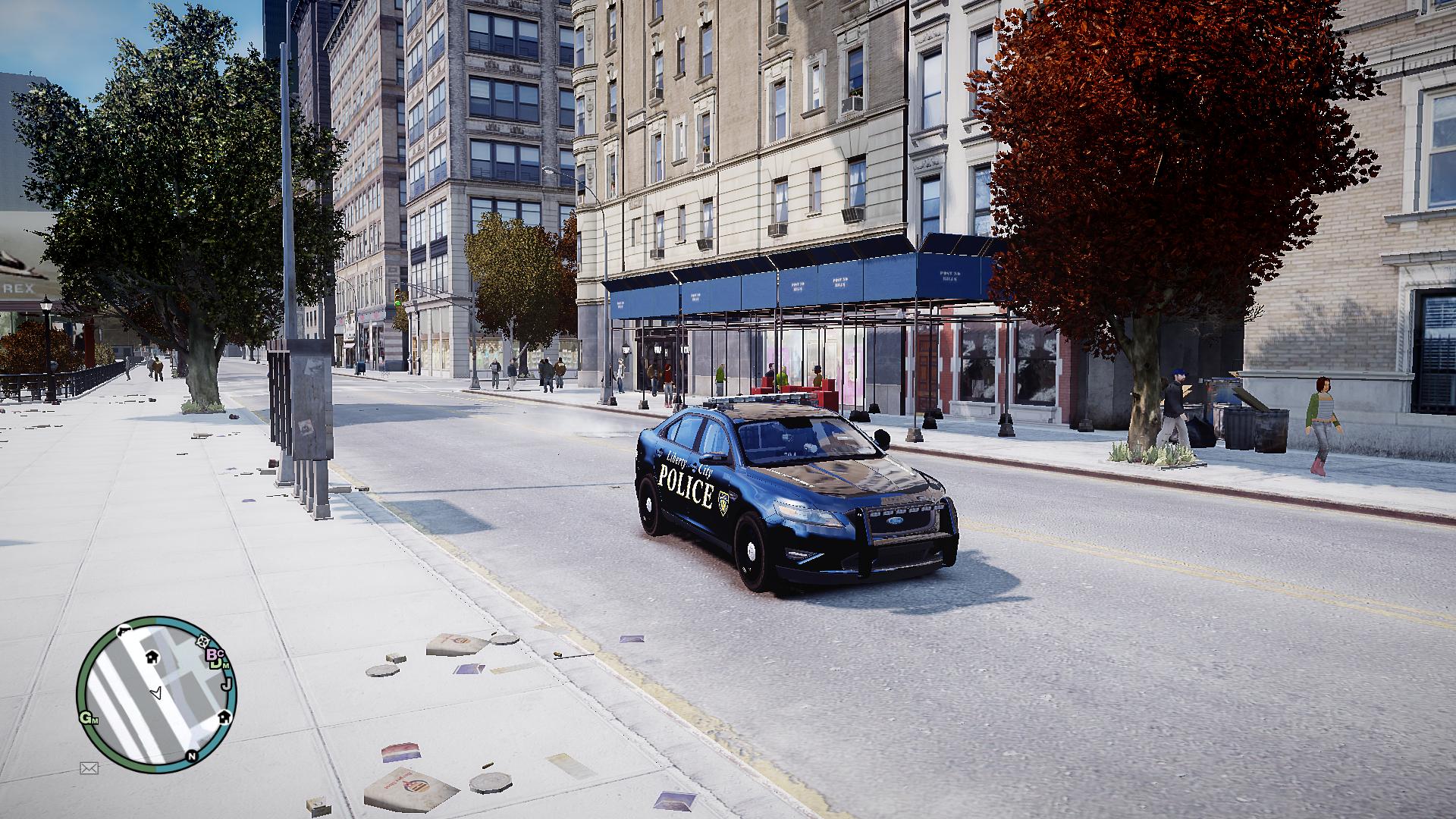This screenshot has height=819, width=1456.
Task: Select the gun shop pistol blip
Action: (x=123, y=630)
